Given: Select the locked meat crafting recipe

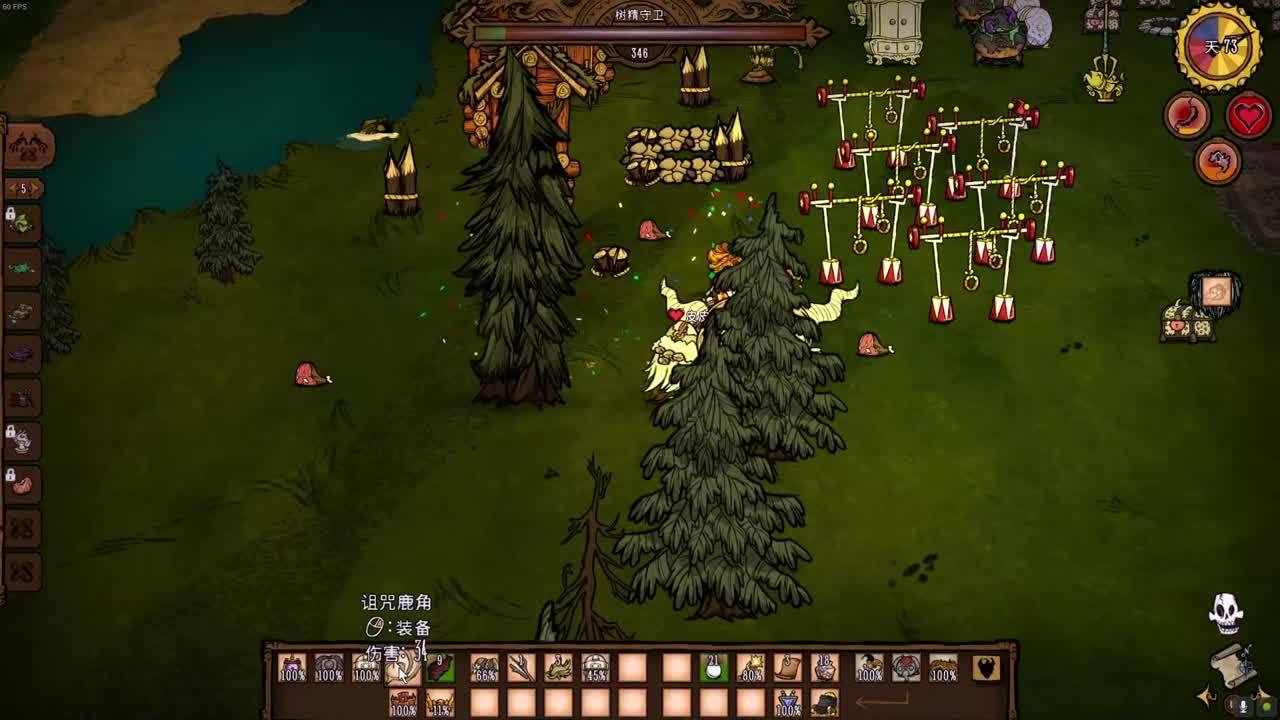Looking at the screenshot, I should (22, 486).
